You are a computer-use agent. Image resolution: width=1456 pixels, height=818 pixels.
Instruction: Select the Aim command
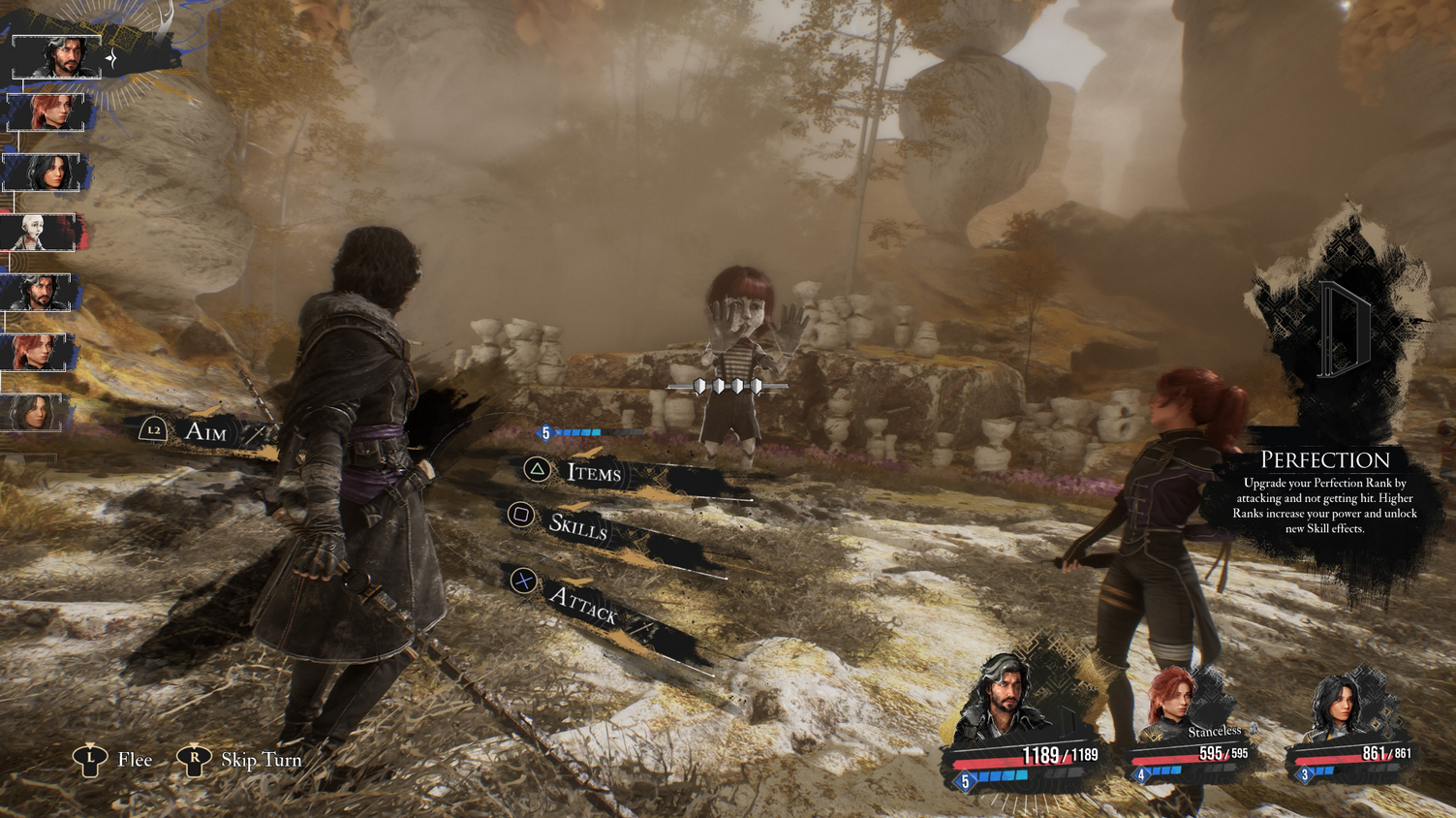204,431
